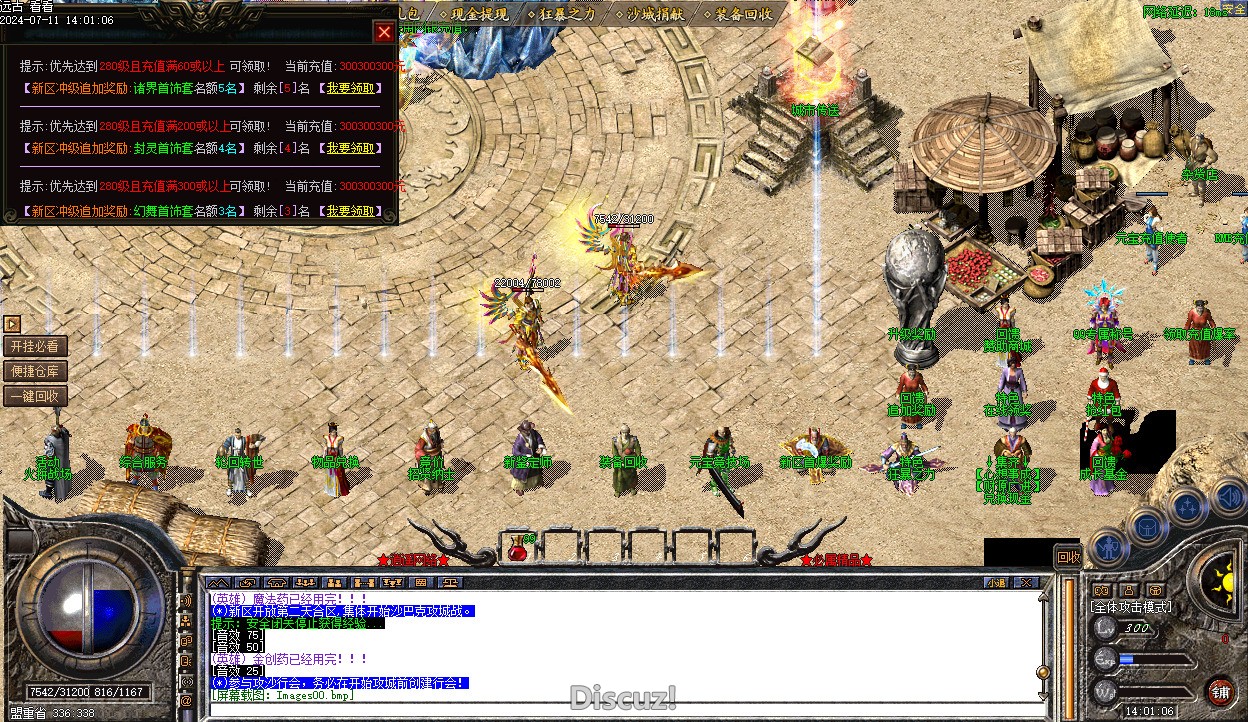
Task: Open the 装备回收 top menu
Action: (x=743, y=14)
